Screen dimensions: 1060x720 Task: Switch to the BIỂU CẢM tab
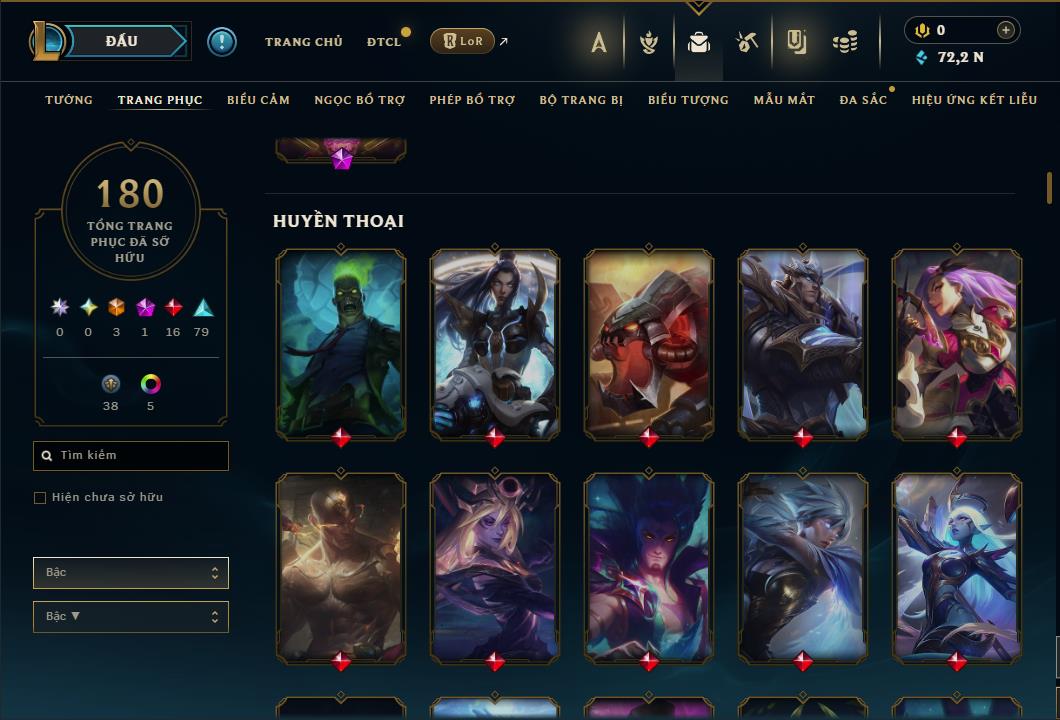258,100
